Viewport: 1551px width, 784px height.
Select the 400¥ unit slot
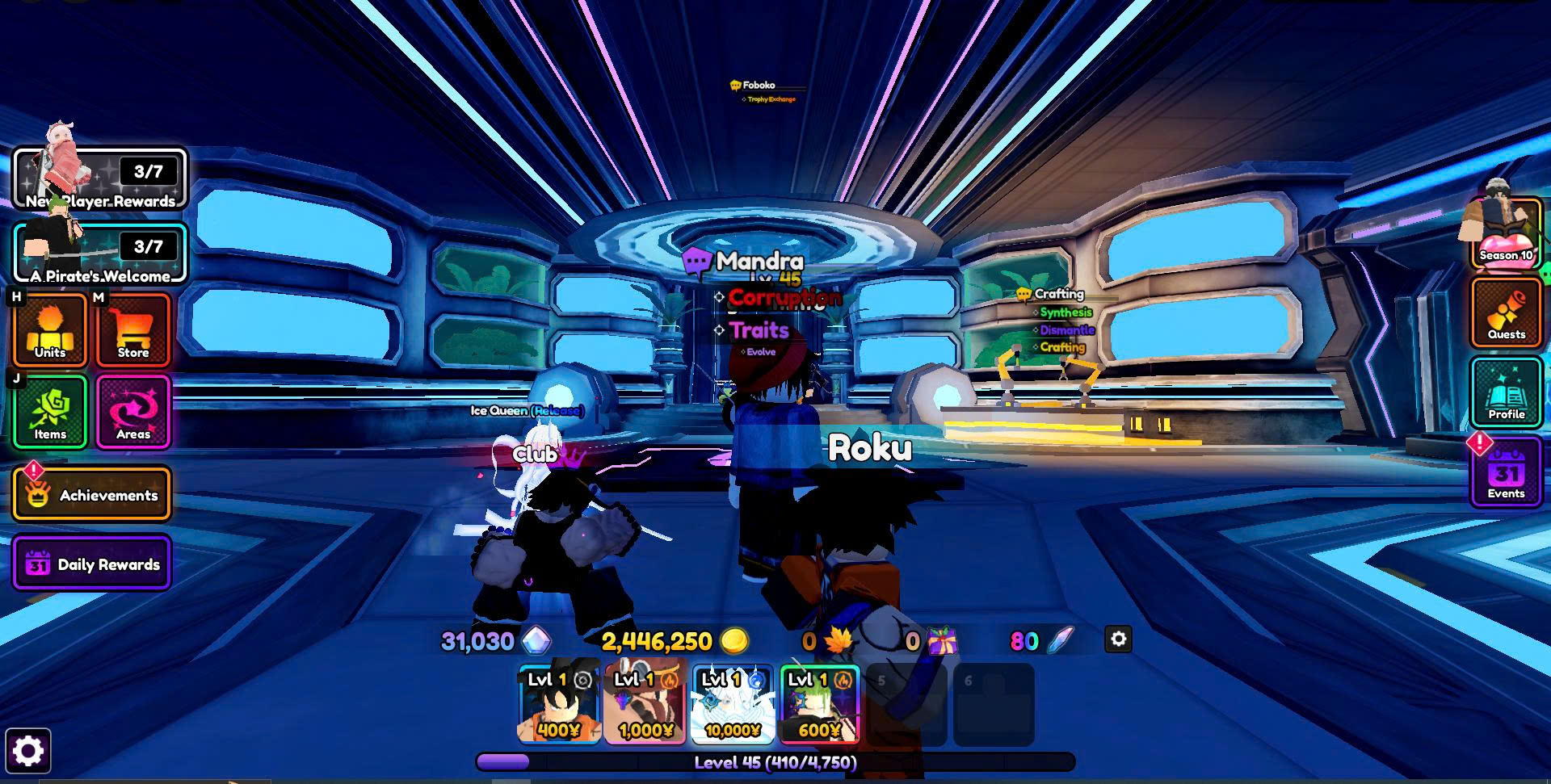559,702
